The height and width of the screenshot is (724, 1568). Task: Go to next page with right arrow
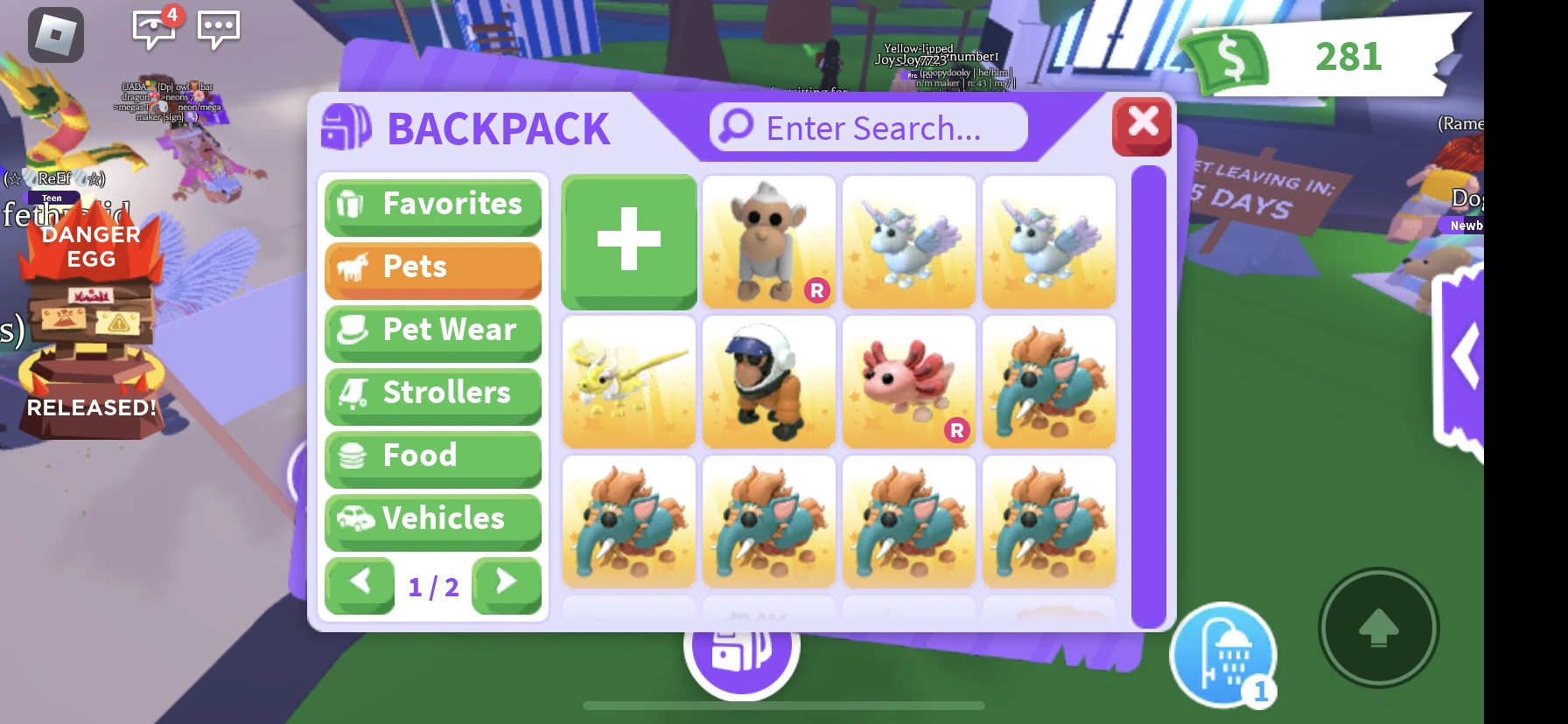pyautogui.click(x=506, y=586)
